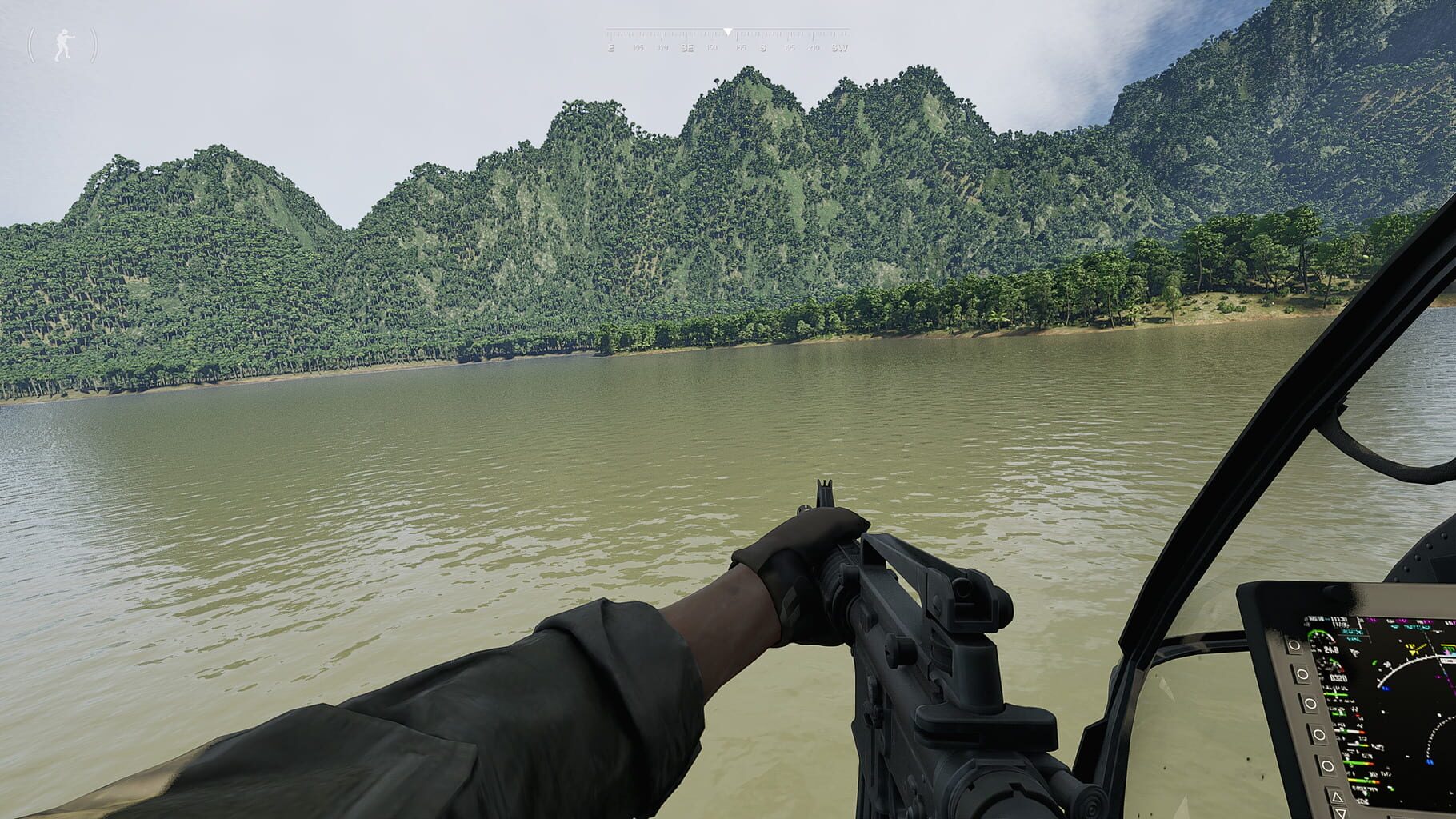Click the cyan waypoint label on the MFD screen
This screenshot has width=1456, height=819.
(1350, 633)
